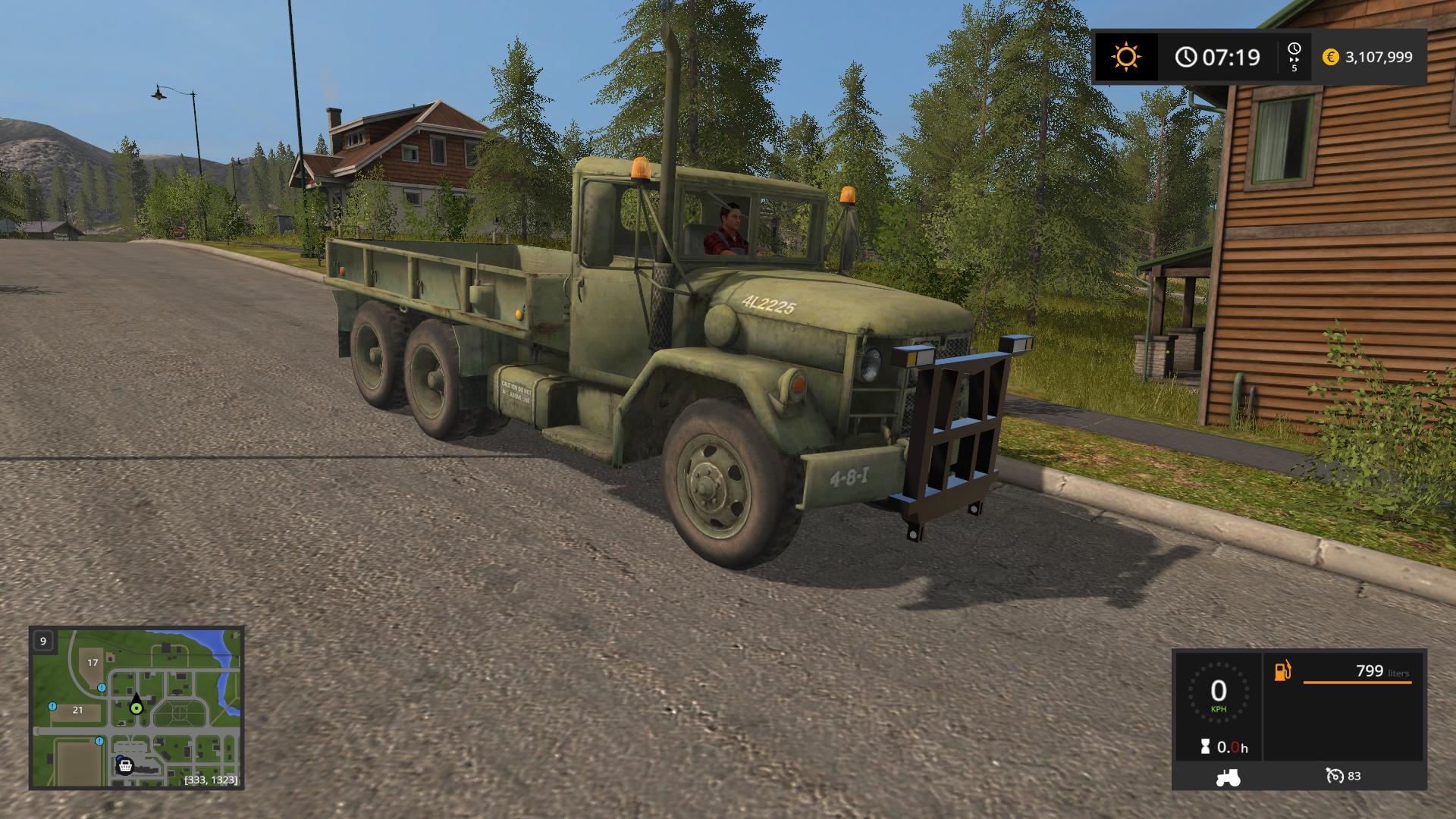Select the fuel pump icon
1456x819 pixels.
1282,670
